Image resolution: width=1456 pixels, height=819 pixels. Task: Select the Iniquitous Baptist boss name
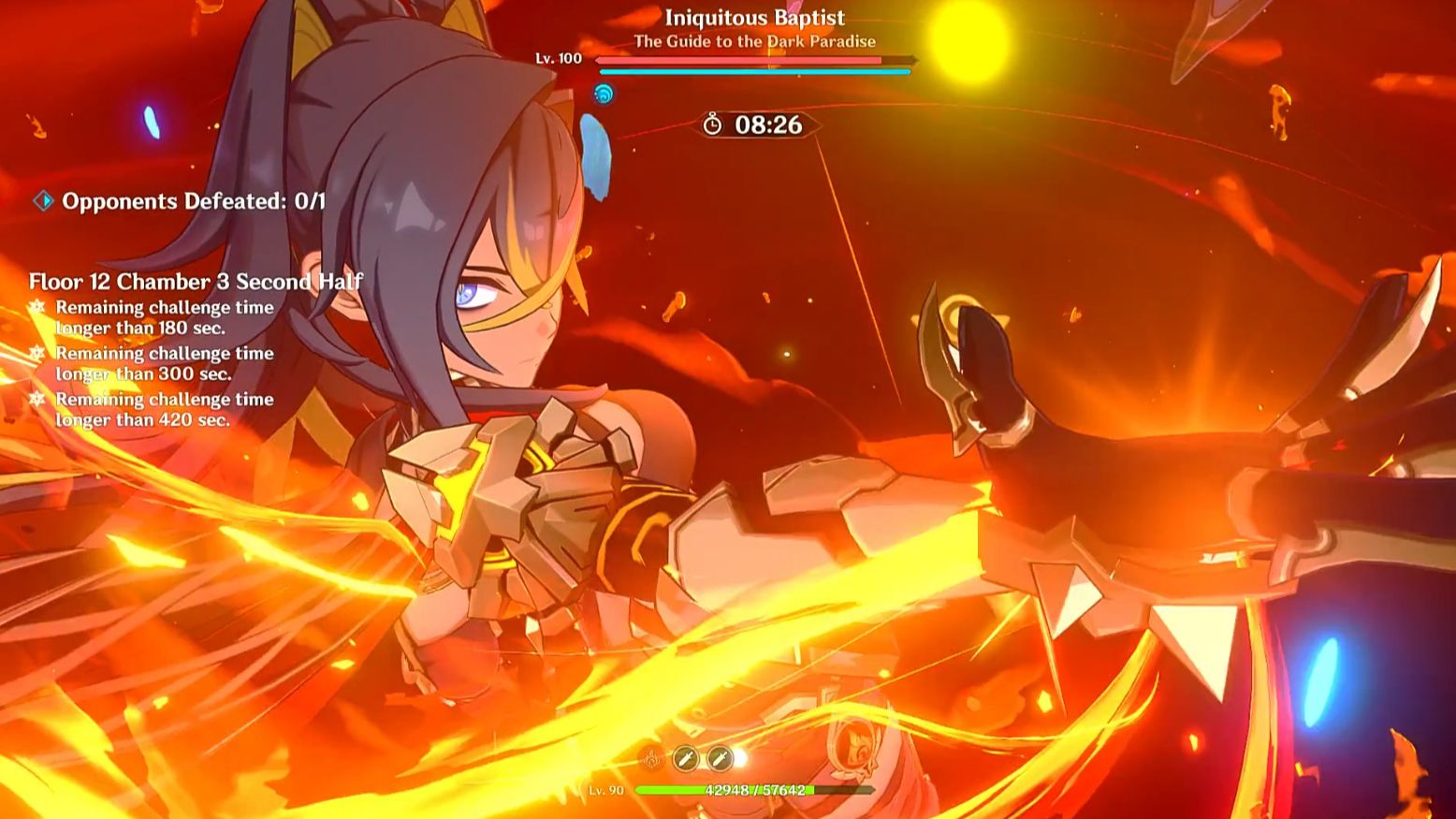[x=754, y=17]
